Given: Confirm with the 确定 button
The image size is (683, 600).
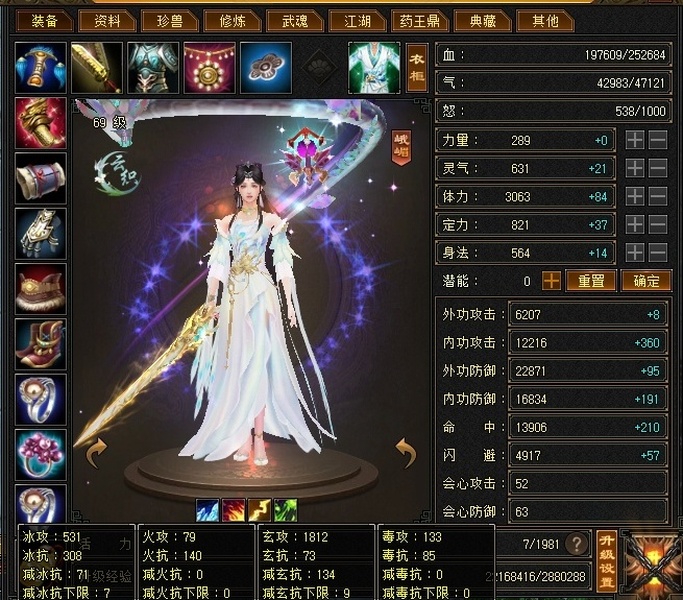Looking at the screenshot, I should coord(646,281).
